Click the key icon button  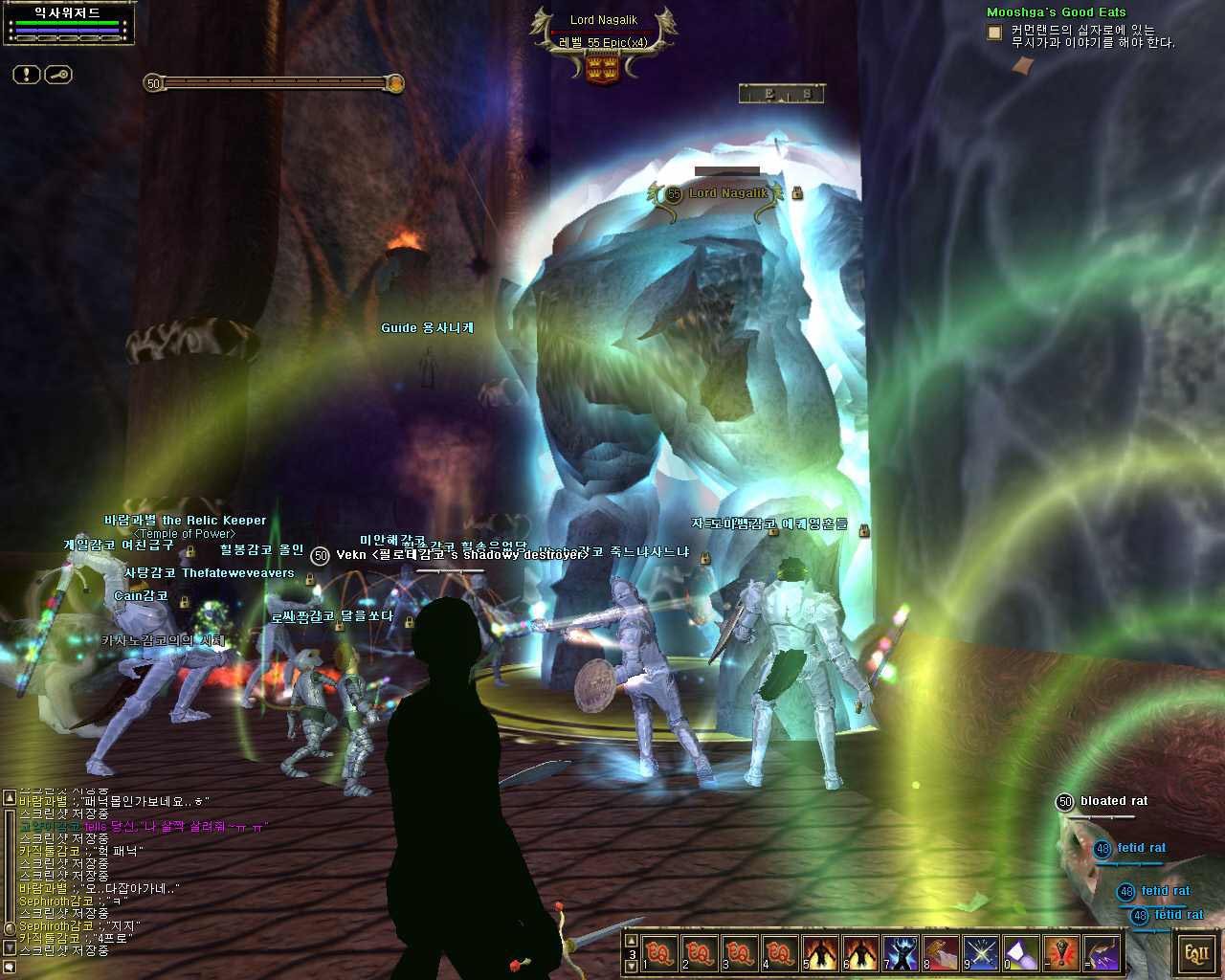(58, 75)
